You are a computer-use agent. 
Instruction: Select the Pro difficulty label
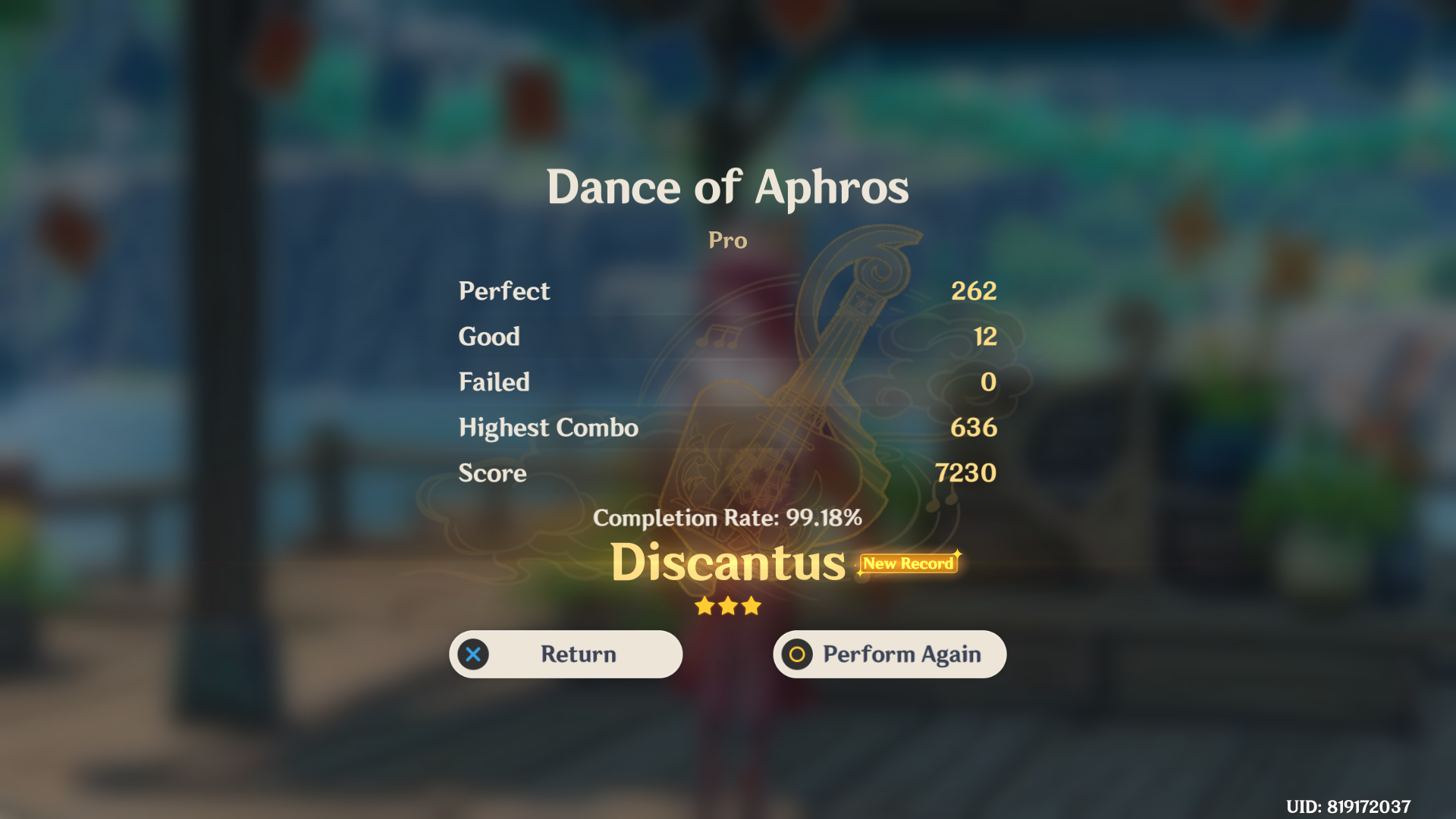click(727, 240)
